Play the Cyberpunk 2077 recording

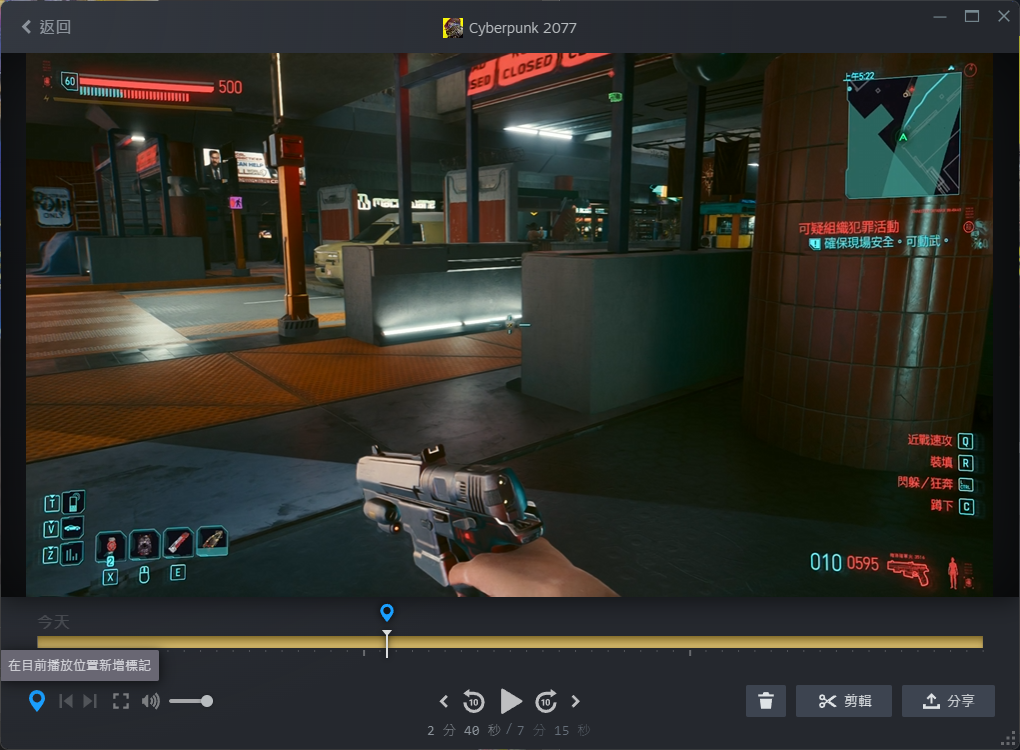[x=511, y=701]
